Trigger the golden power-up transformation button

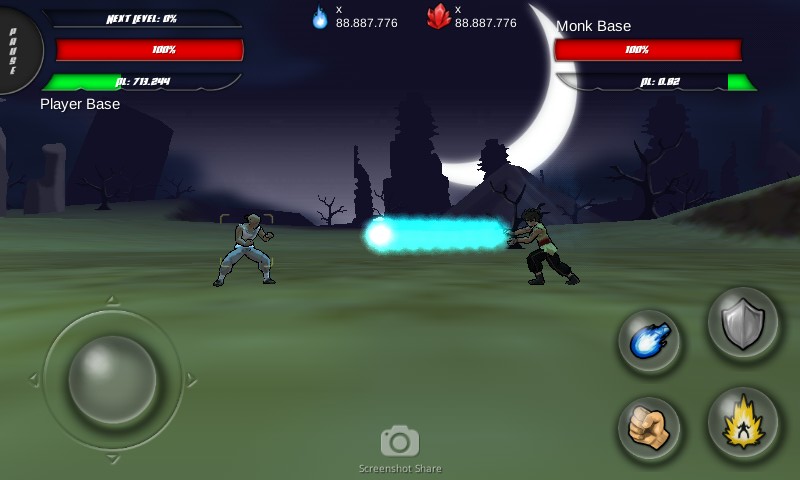click(x=743, y=423)
